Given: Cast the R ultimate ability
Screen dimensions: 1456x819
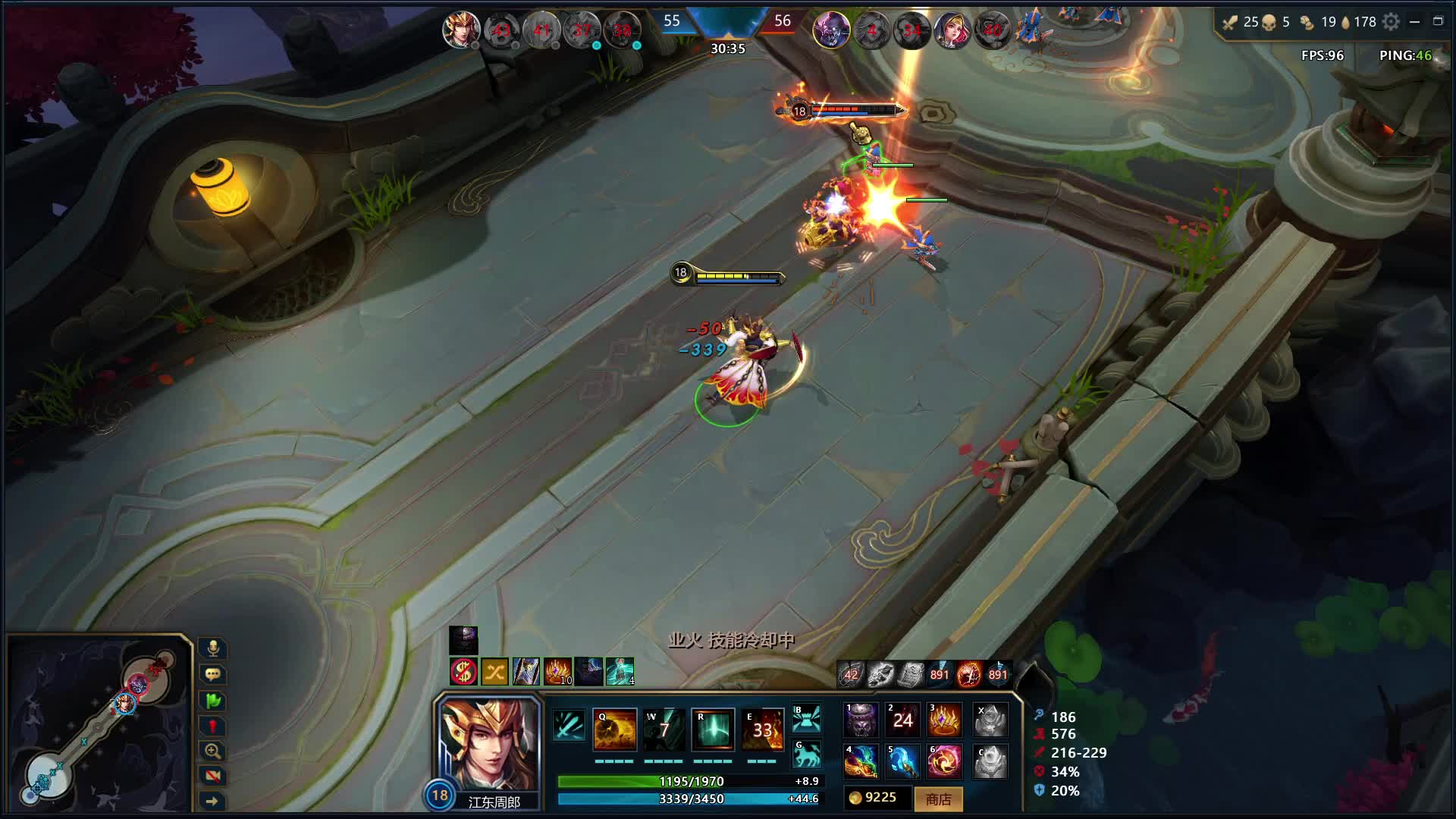Looking at the screenshot, I should (713, 730).
